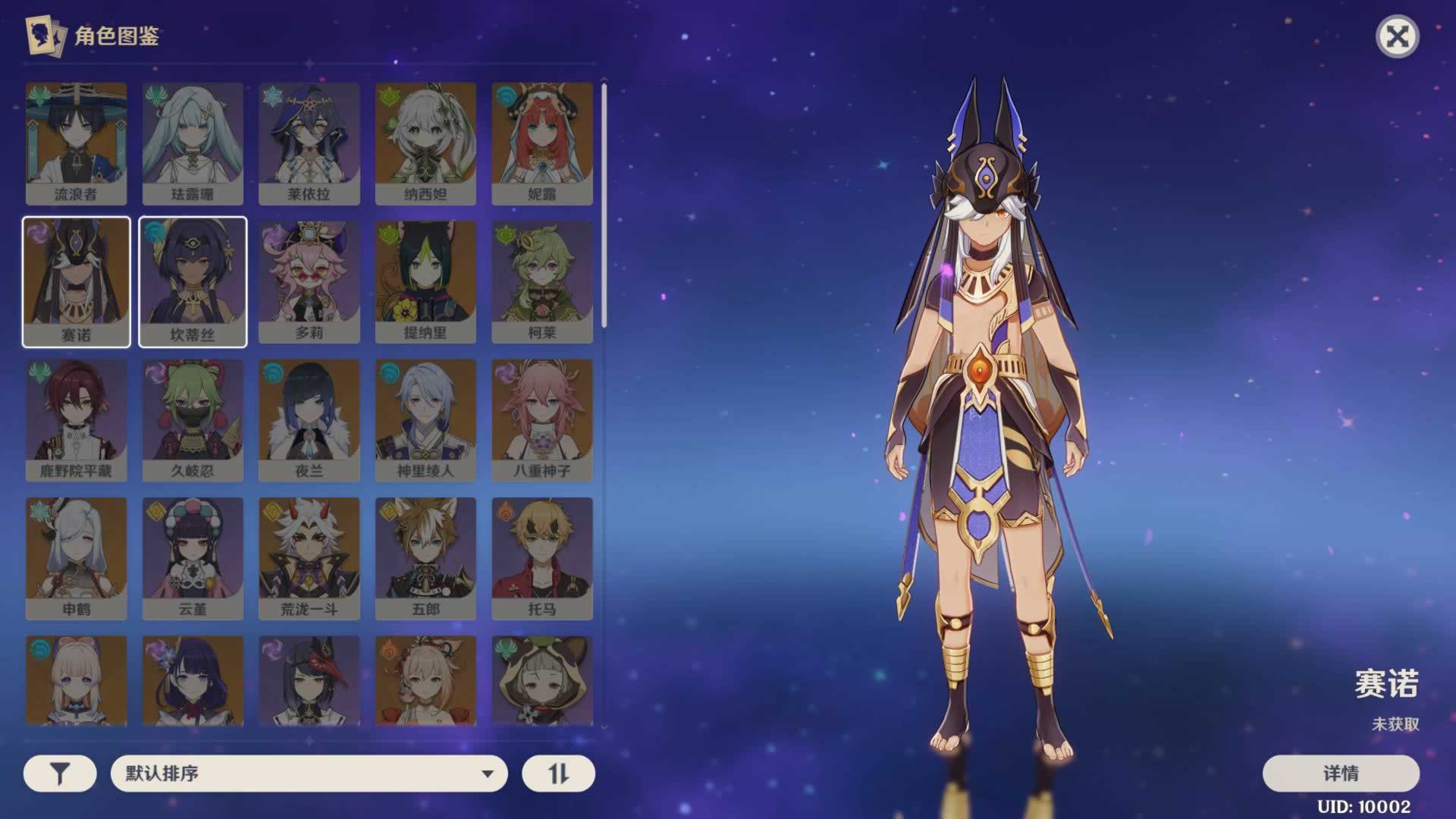This screenshot has width=1456, height=819.
Task: Choose the 珐露珊 character card
Action: [193, 143]
